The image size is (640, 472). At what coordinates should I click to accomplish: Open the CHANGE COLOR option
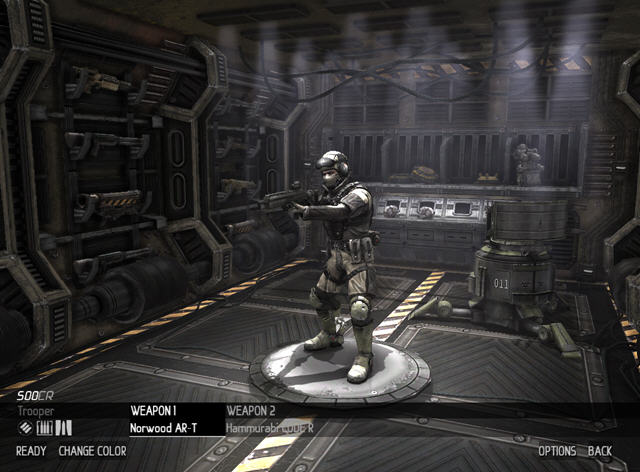click(x=92, y=451)
